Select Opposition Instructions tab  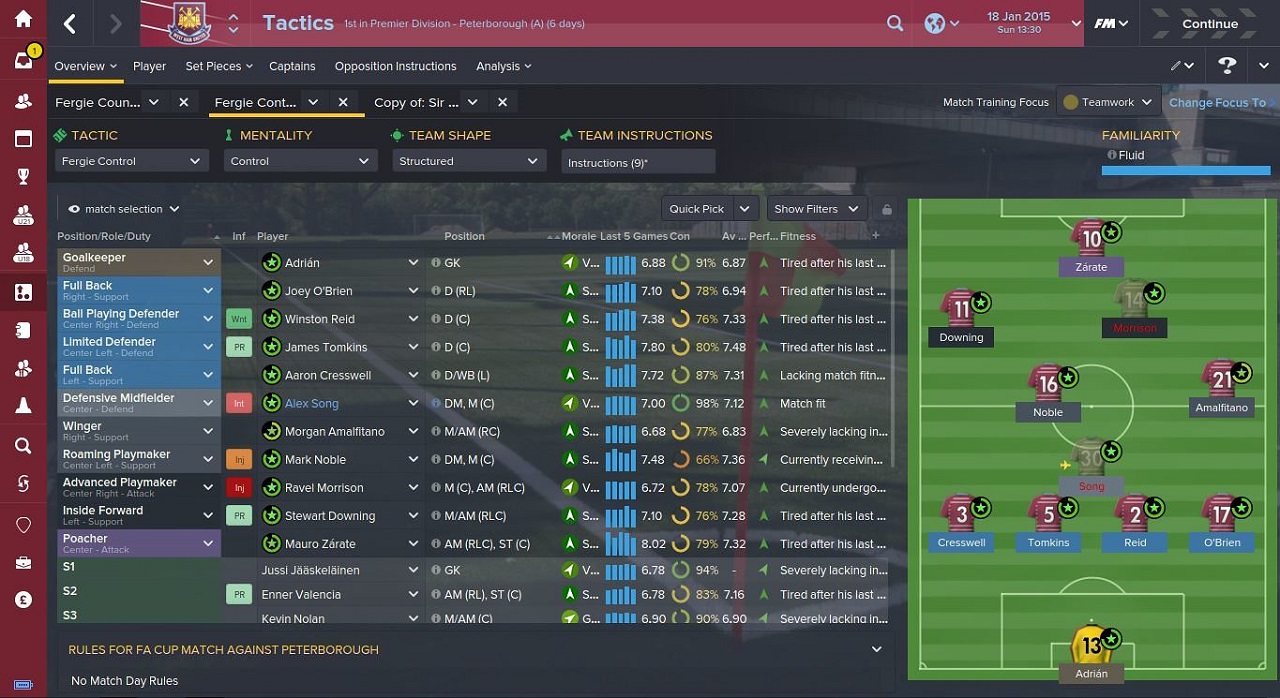395,66
